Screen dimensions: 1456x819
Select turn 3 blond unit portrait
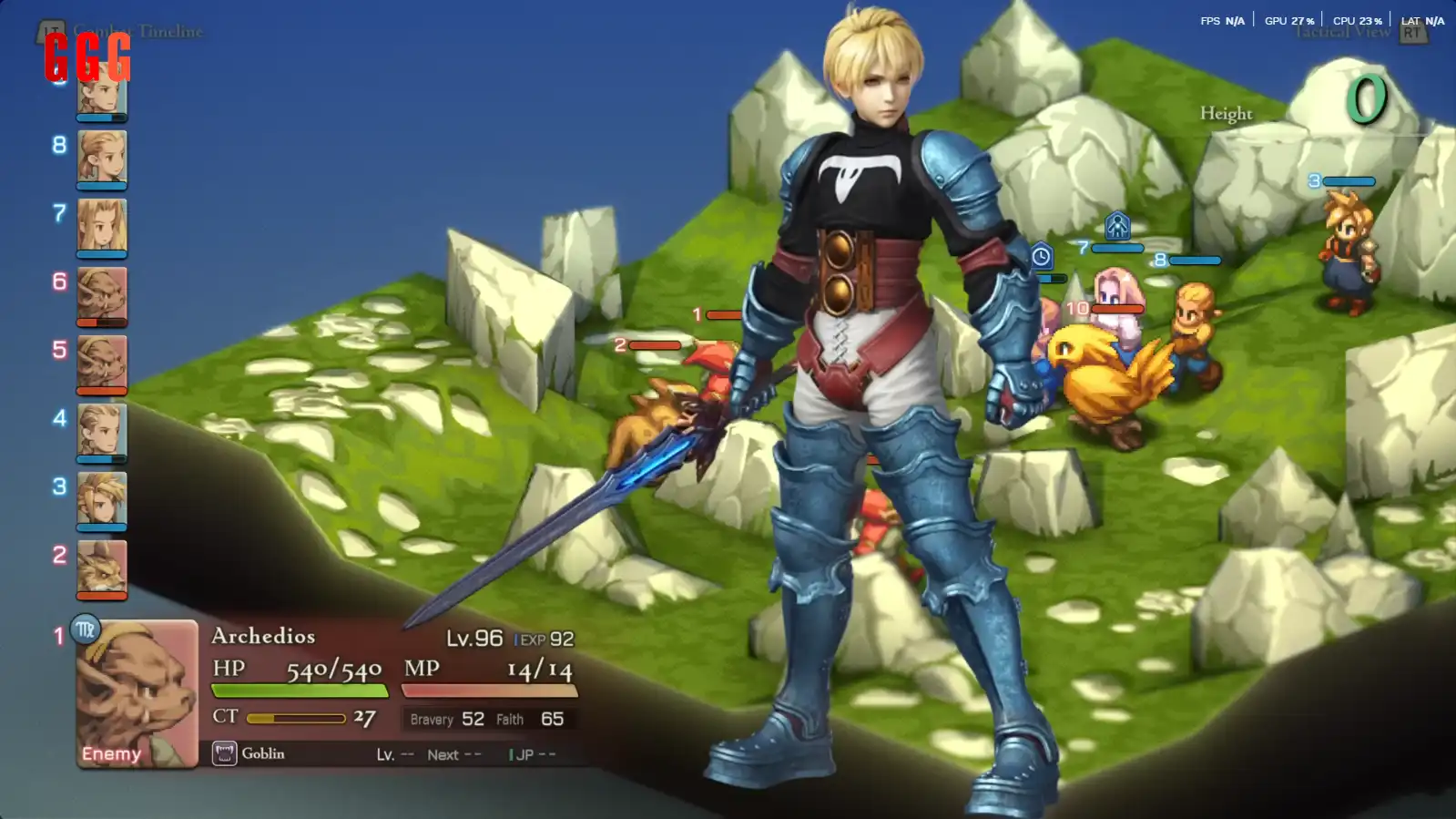[102, 498]
